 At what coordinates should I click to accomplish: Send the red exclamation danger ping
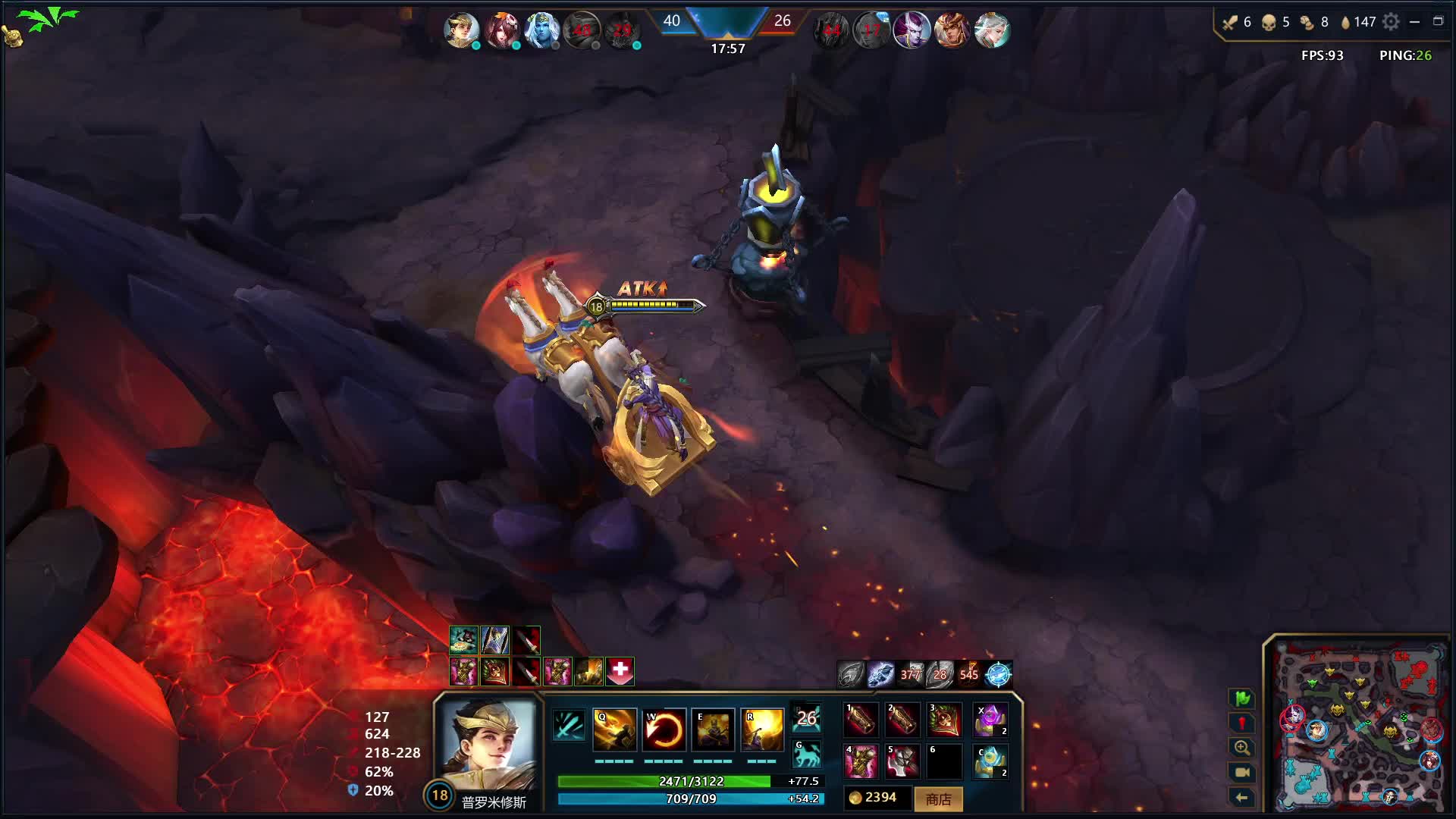1242,723
